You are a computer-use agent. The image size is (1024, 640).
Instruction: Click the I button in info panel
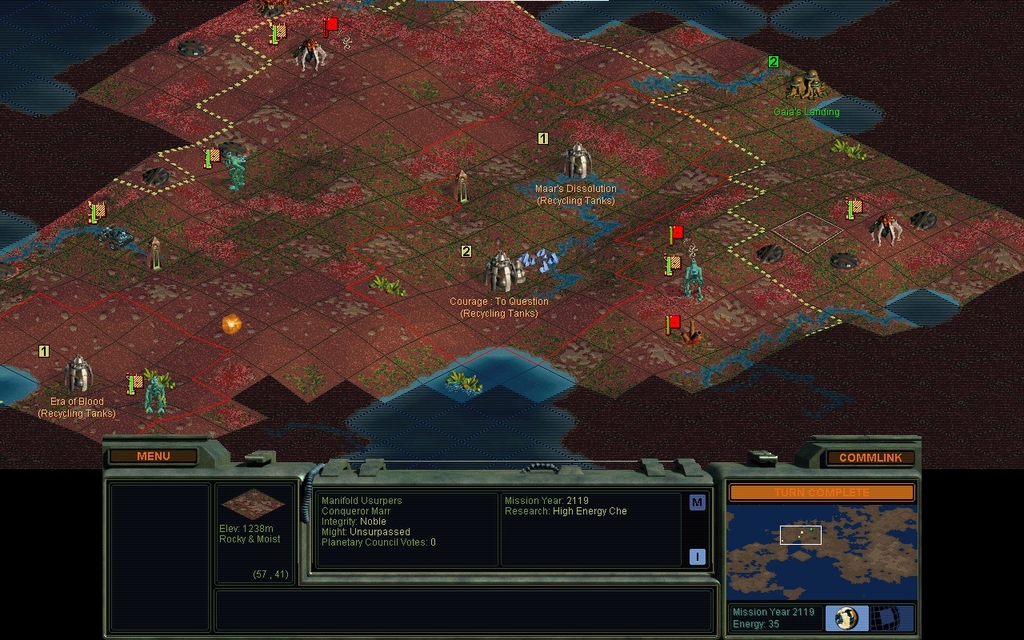click(697, 557)
